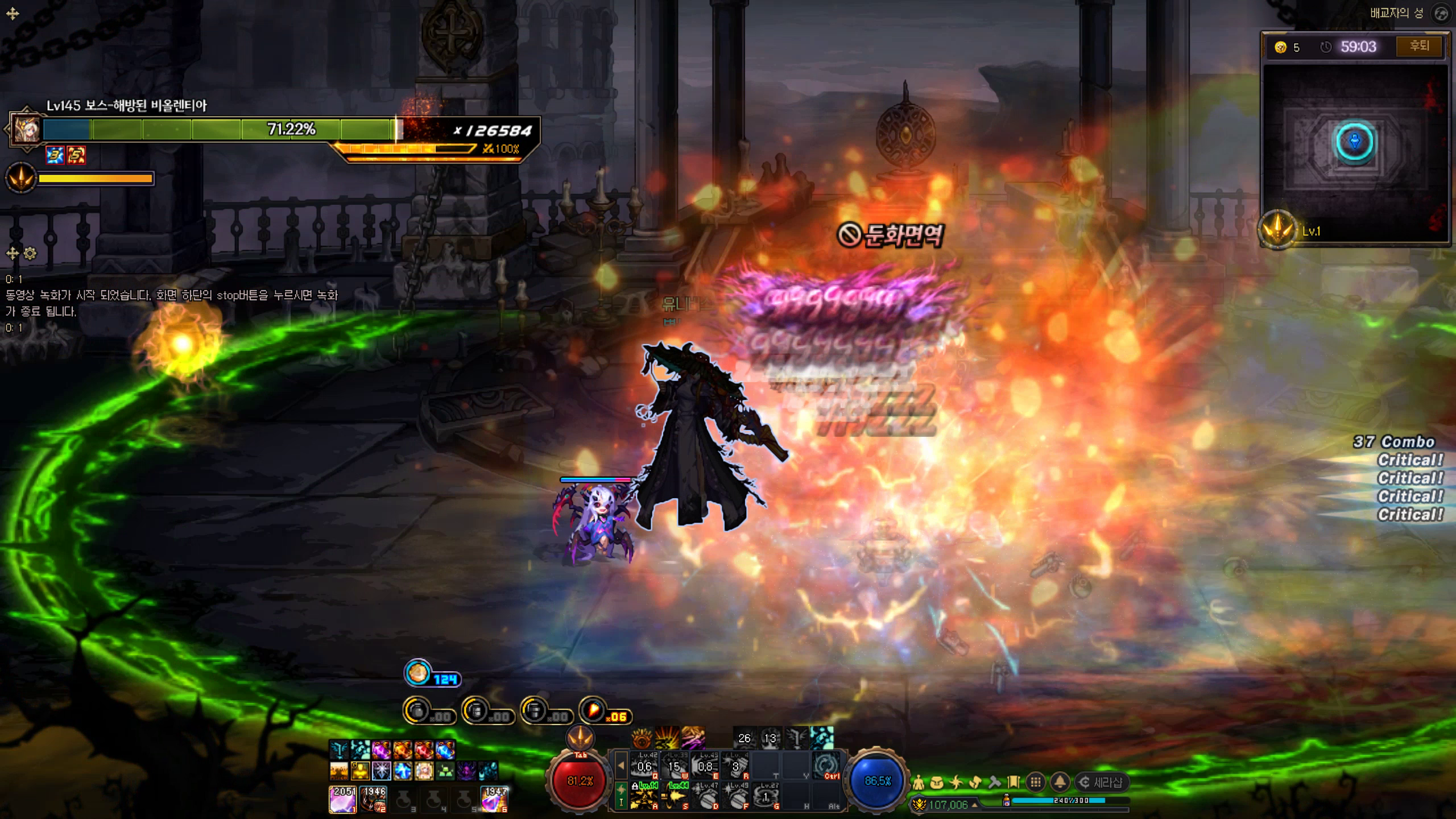
Task: Open the world map globe icon
Action: (x=1441, y=14)
